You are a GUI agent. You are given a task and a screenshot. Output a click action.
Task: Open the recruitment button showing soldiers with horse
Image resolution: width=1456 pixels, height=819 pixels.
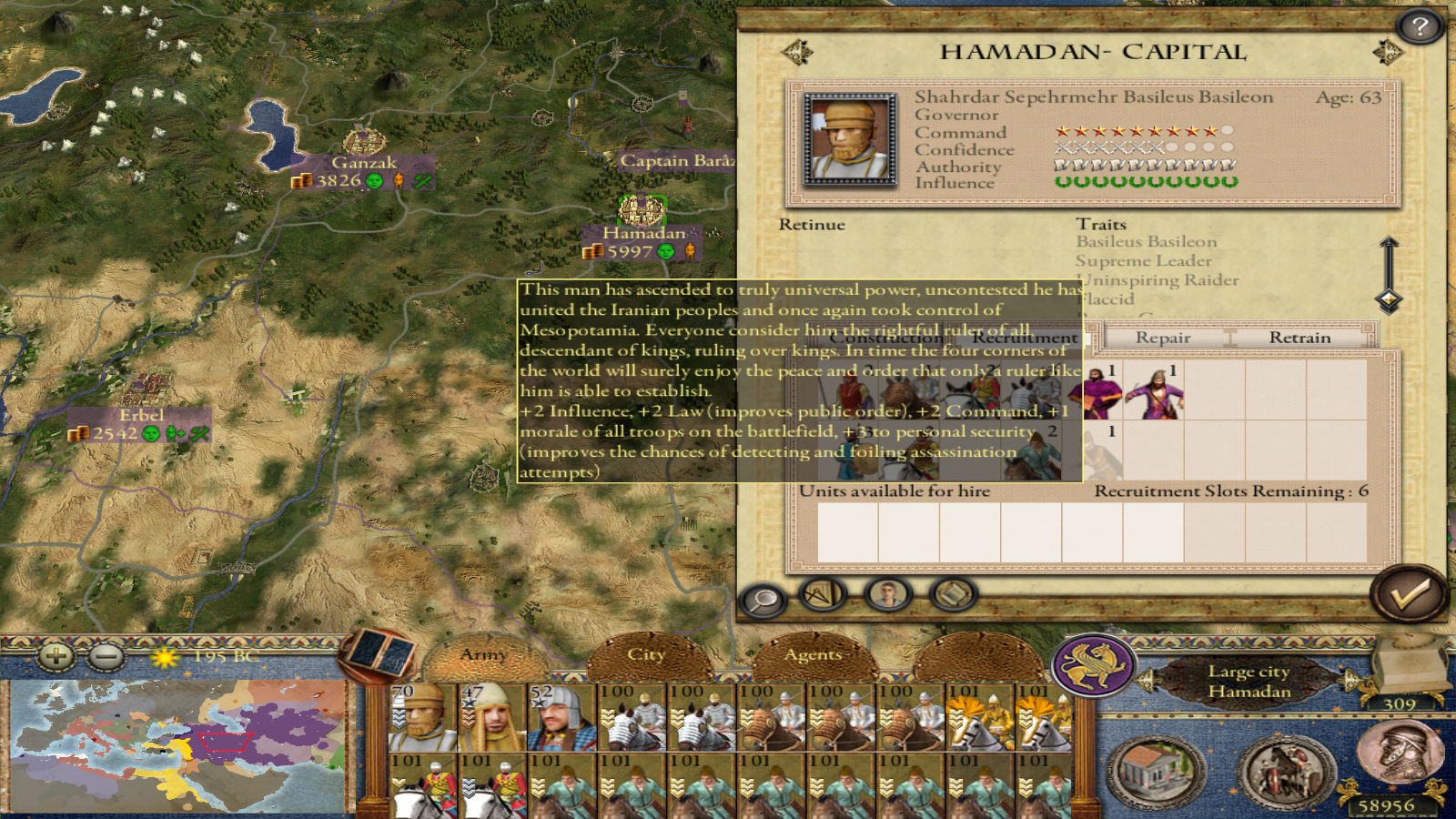click(1286, 772)
